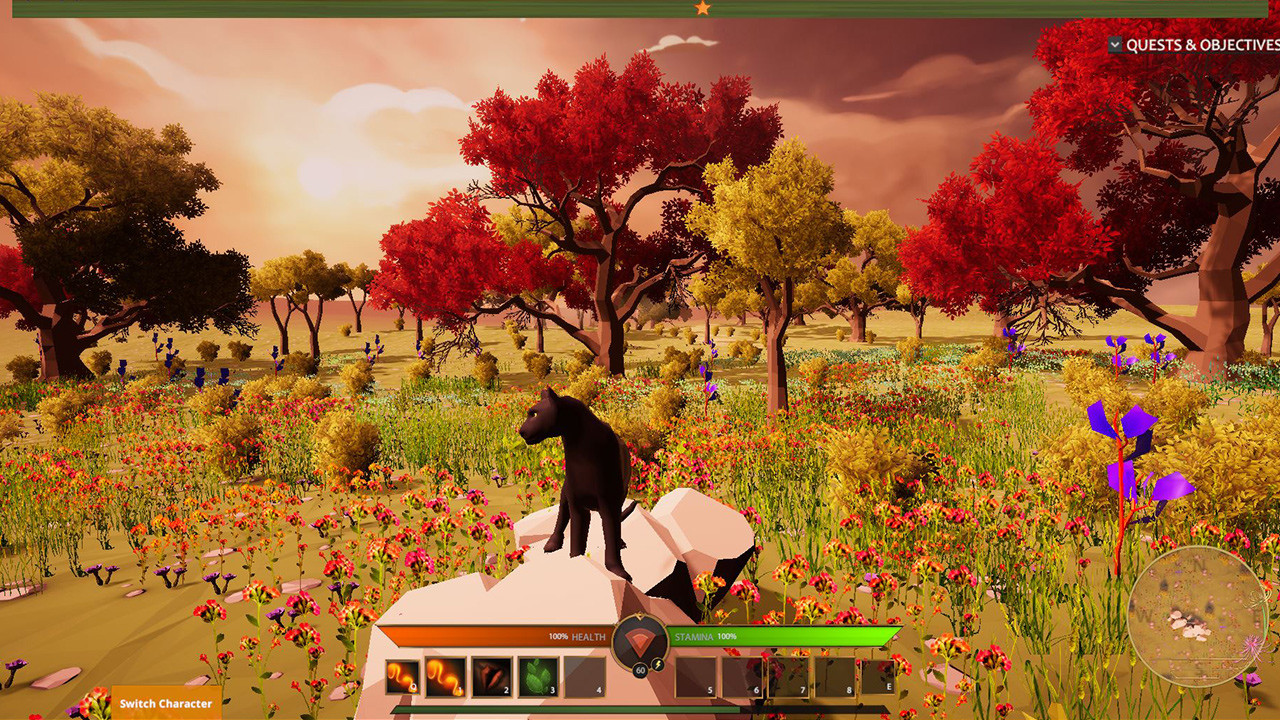The image size is (1280, 720).
Task: Activate the claw attack icon in slot 2
Action: (490, 677)
